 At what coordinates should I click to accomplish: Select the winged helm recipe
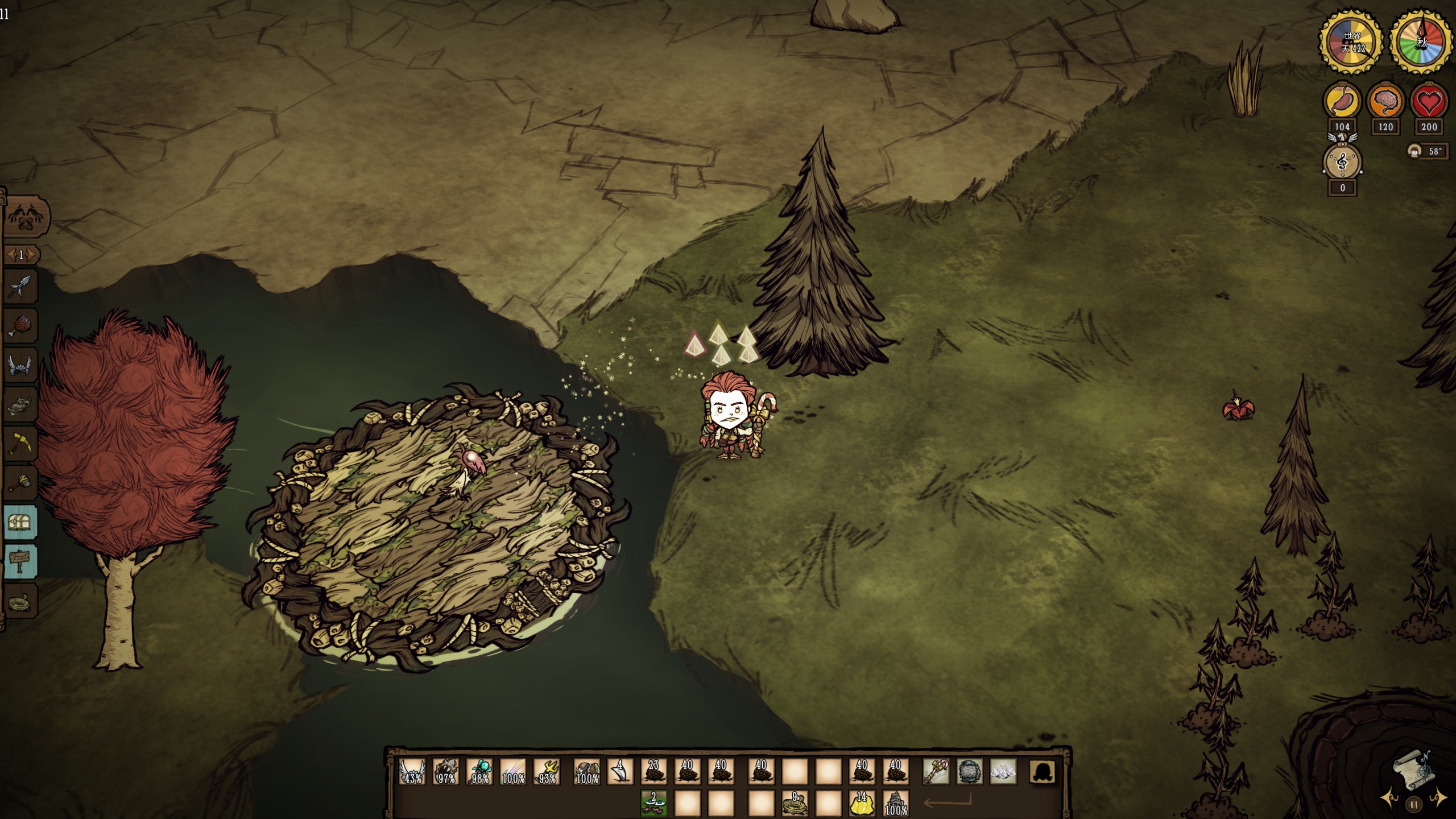click(x=21, y=365)
